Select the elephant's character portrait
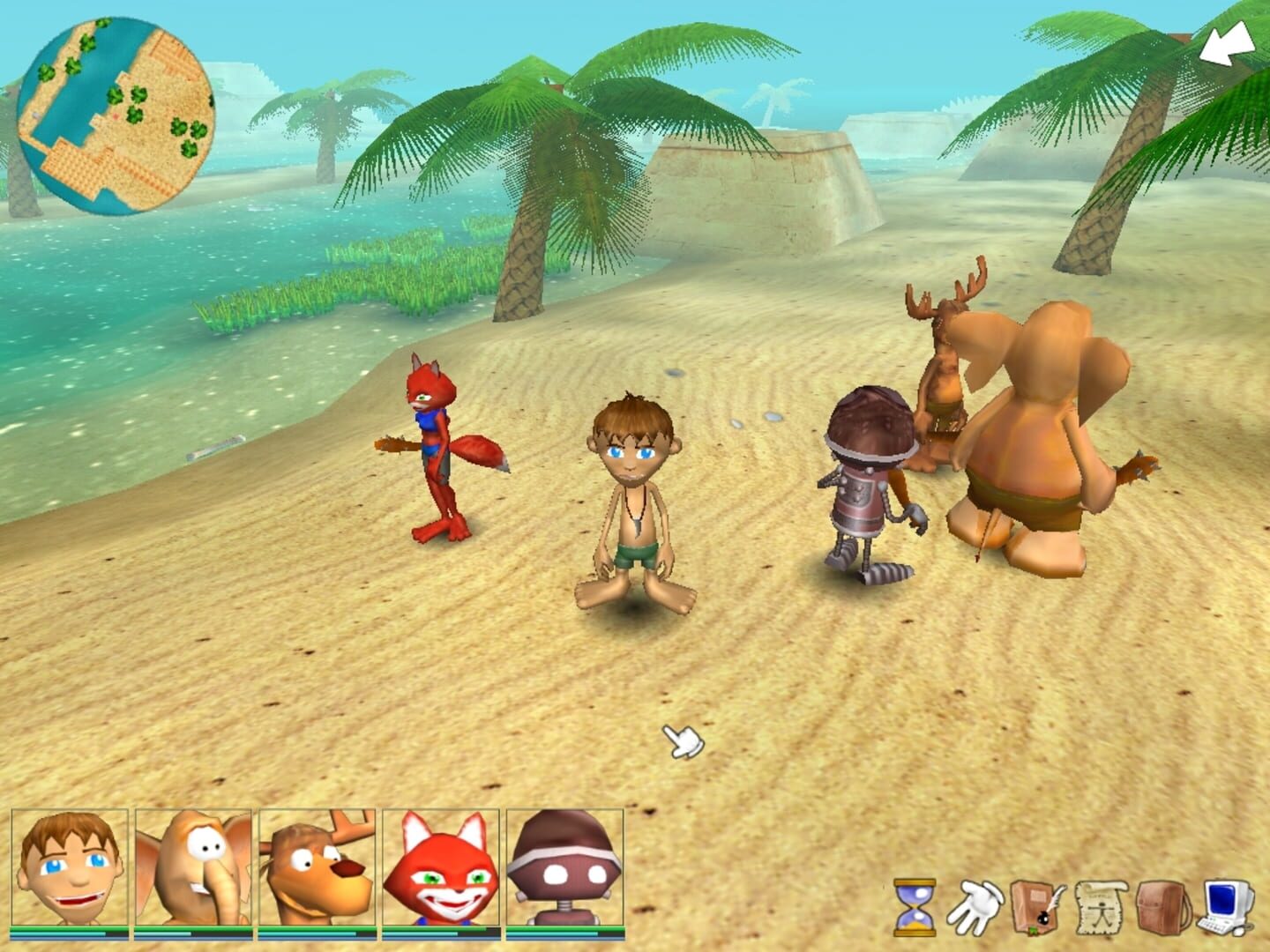1270x952 pixels. coord(192,868)
